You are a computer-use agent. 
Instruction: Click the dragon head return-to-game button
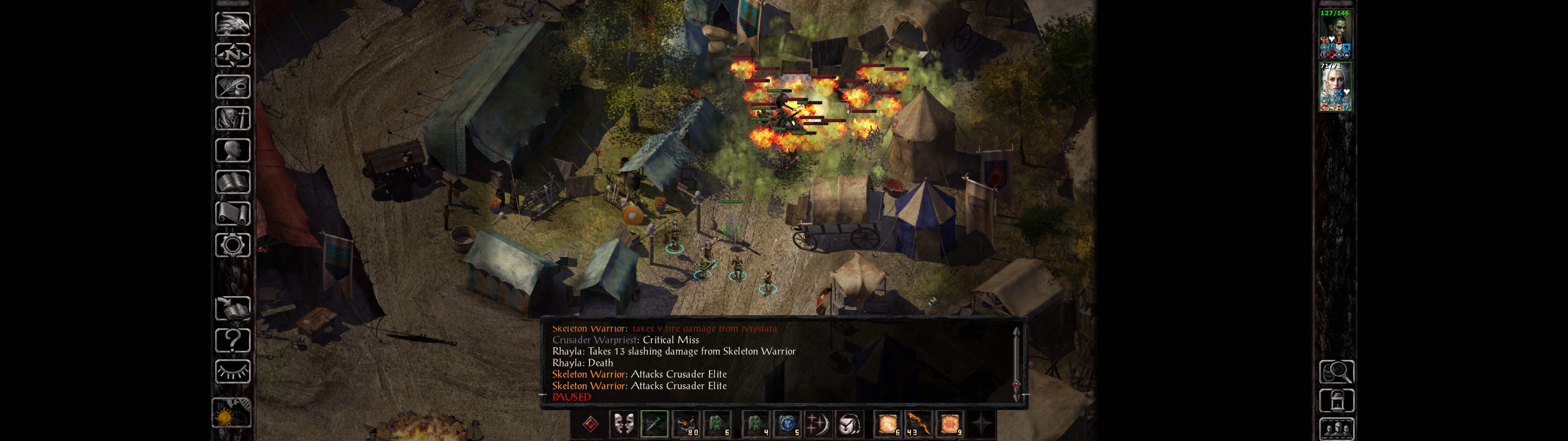[x=232, y=24]
